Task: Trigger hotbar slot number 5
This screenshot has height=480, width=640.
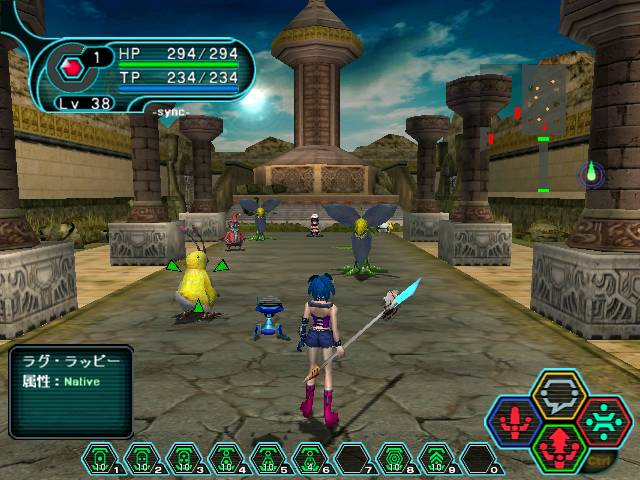Action: [x=268, y=459]
